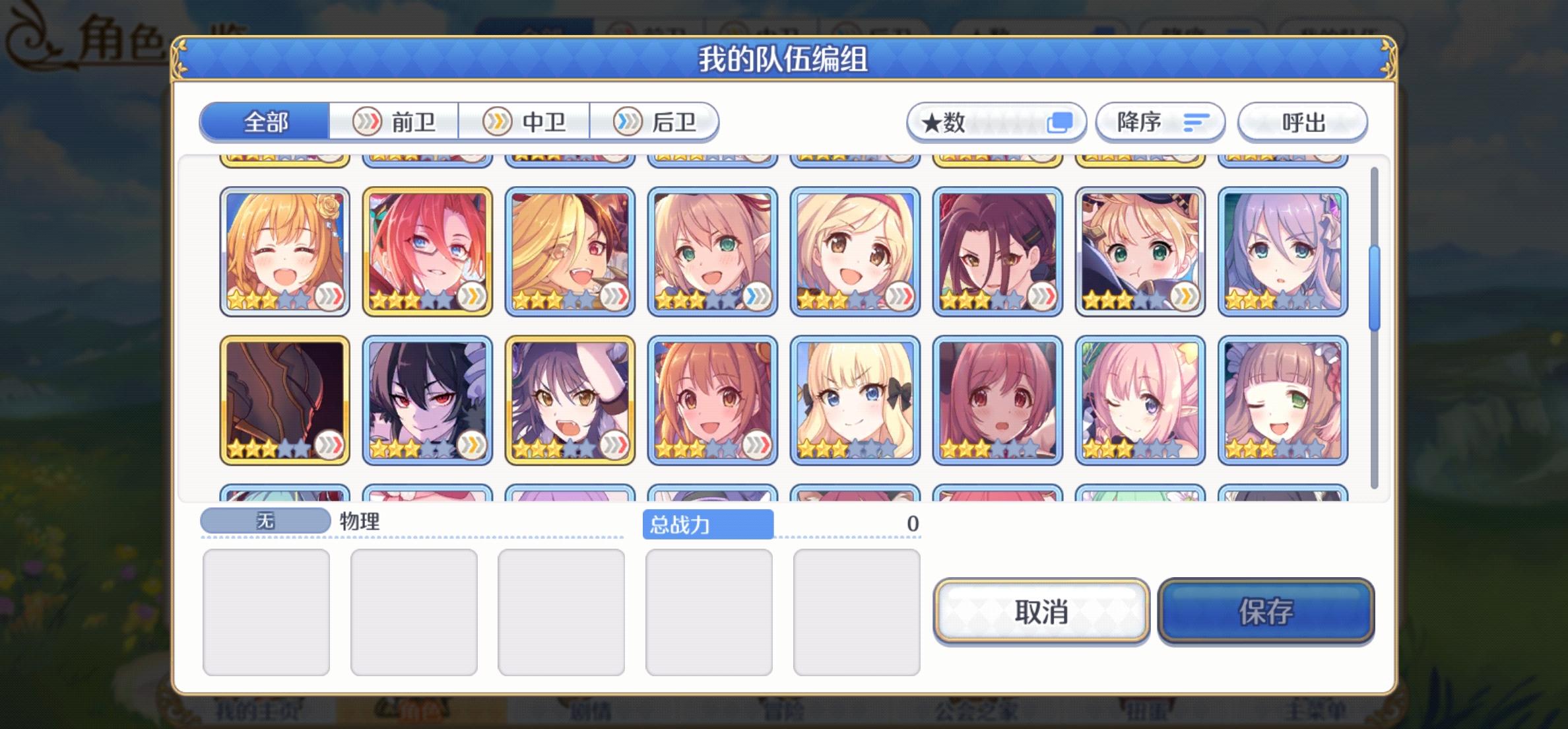
Task: Tap the 我的主页 home icon
Action: (x=261, y=713)
